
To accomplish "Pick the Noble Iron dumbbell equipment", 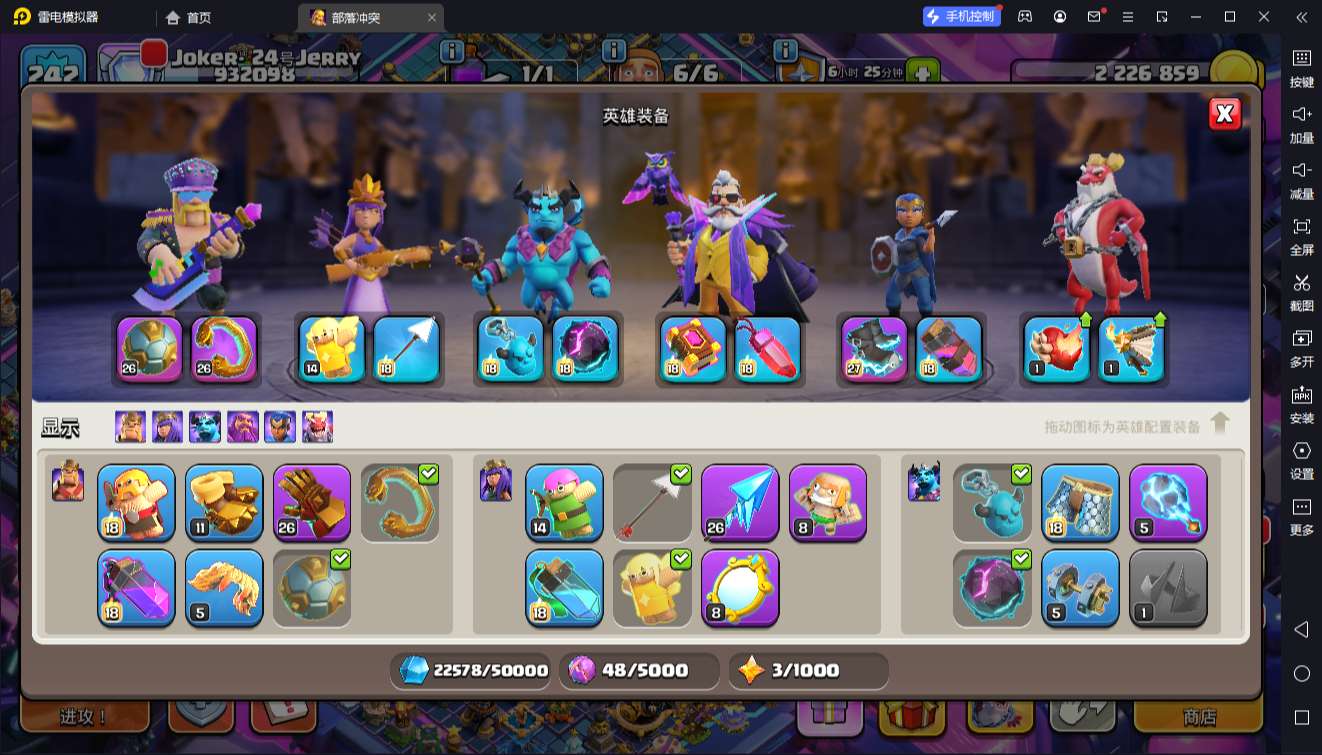I will (1080, 588).
